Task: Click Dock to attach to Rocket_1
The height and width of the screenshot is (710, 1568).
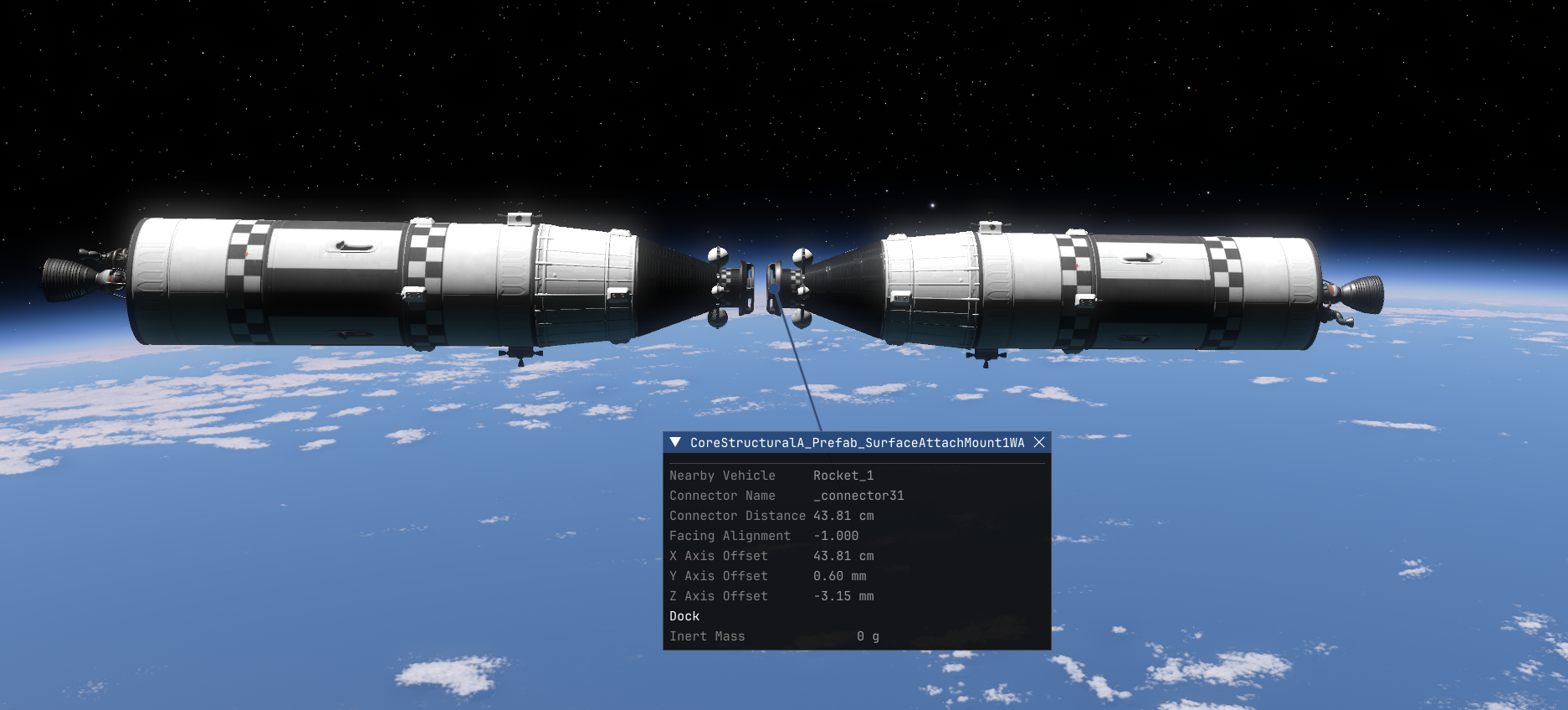Action: coord(684,615)
